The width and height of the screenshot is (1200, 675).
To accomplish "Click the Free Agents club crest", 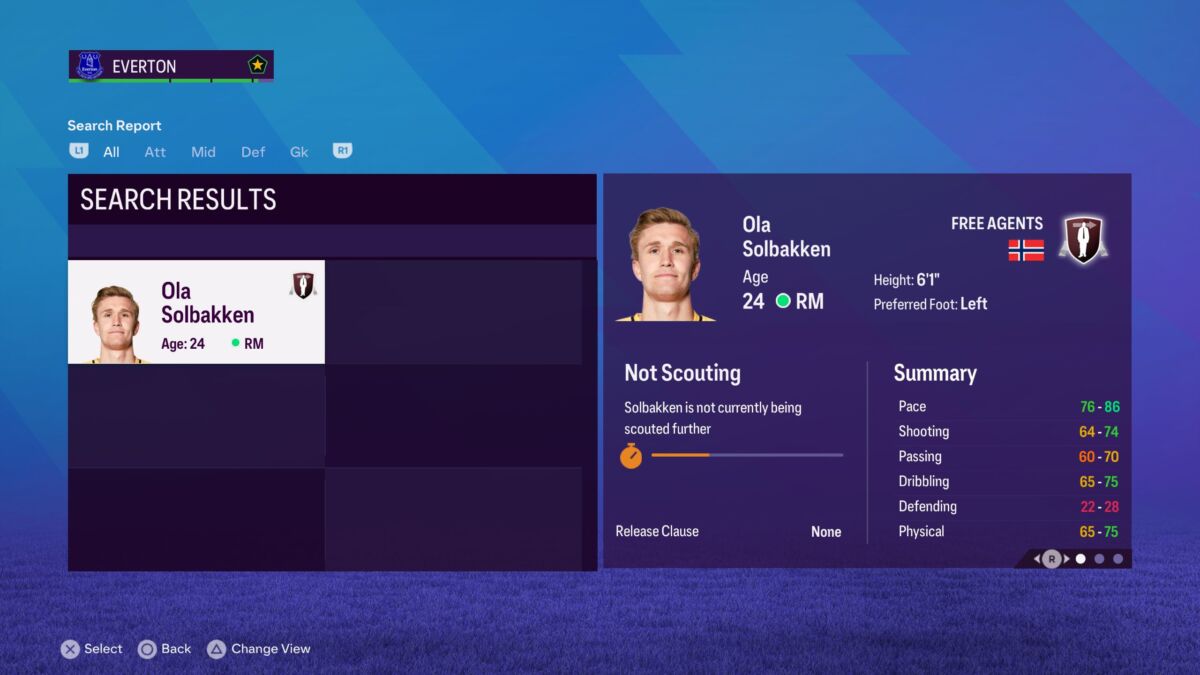I will point(1082,239).
